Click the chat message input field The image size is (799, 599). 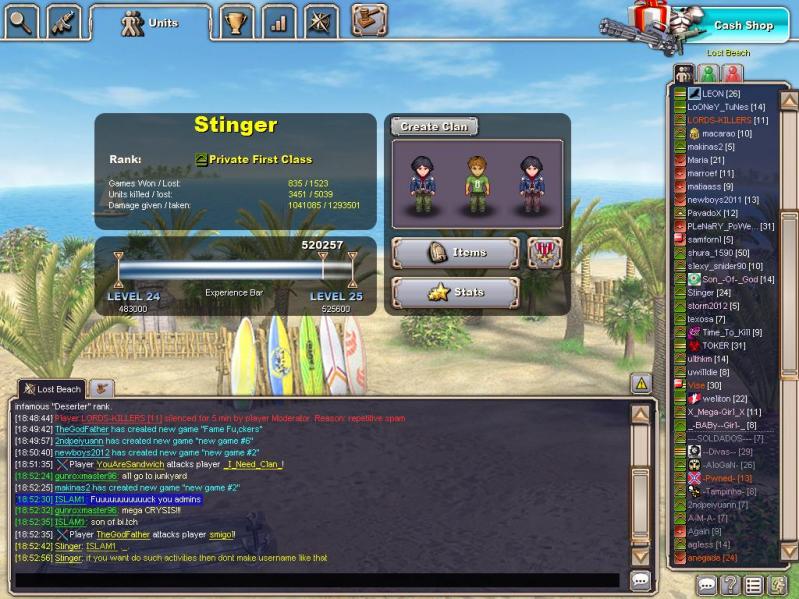pos(320,580)
